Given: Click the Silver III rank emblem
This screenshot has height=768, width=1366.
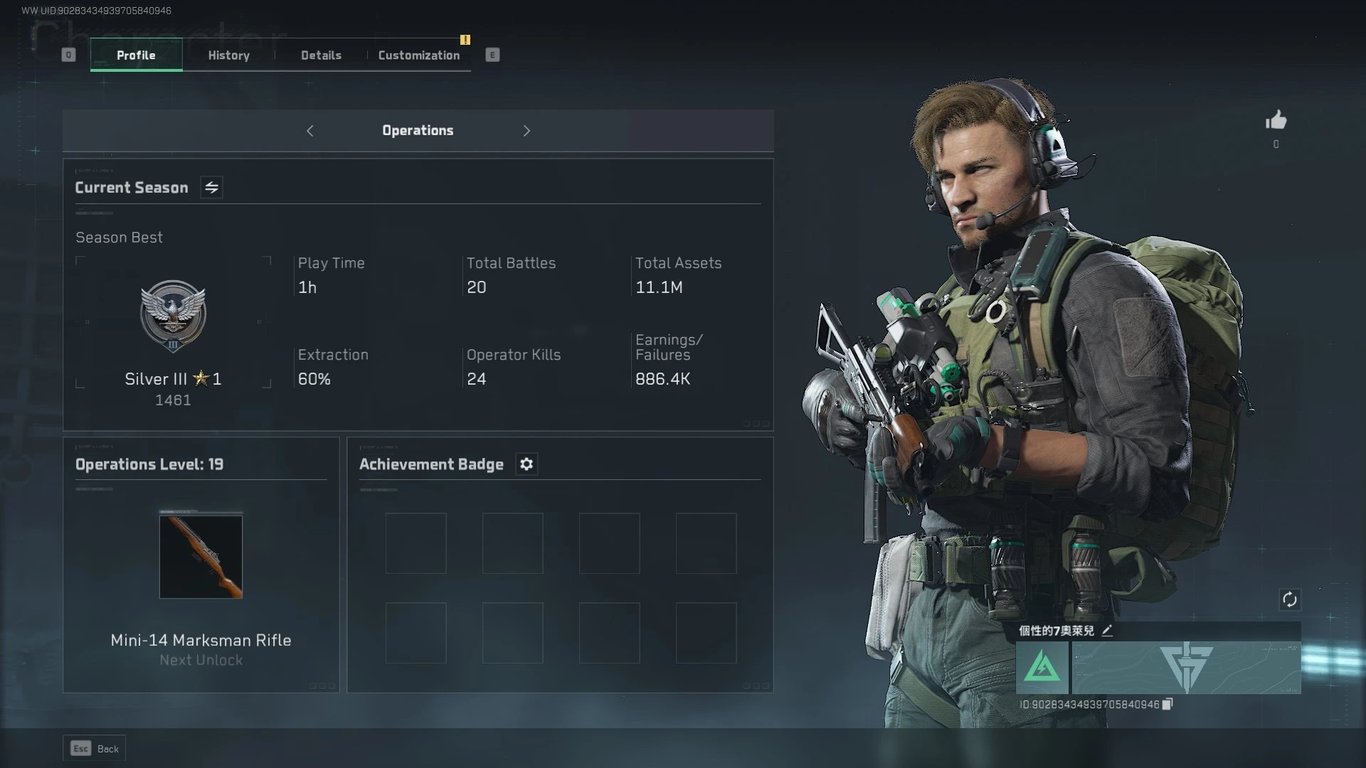Looking at the screenshot, I should point(173,316).
